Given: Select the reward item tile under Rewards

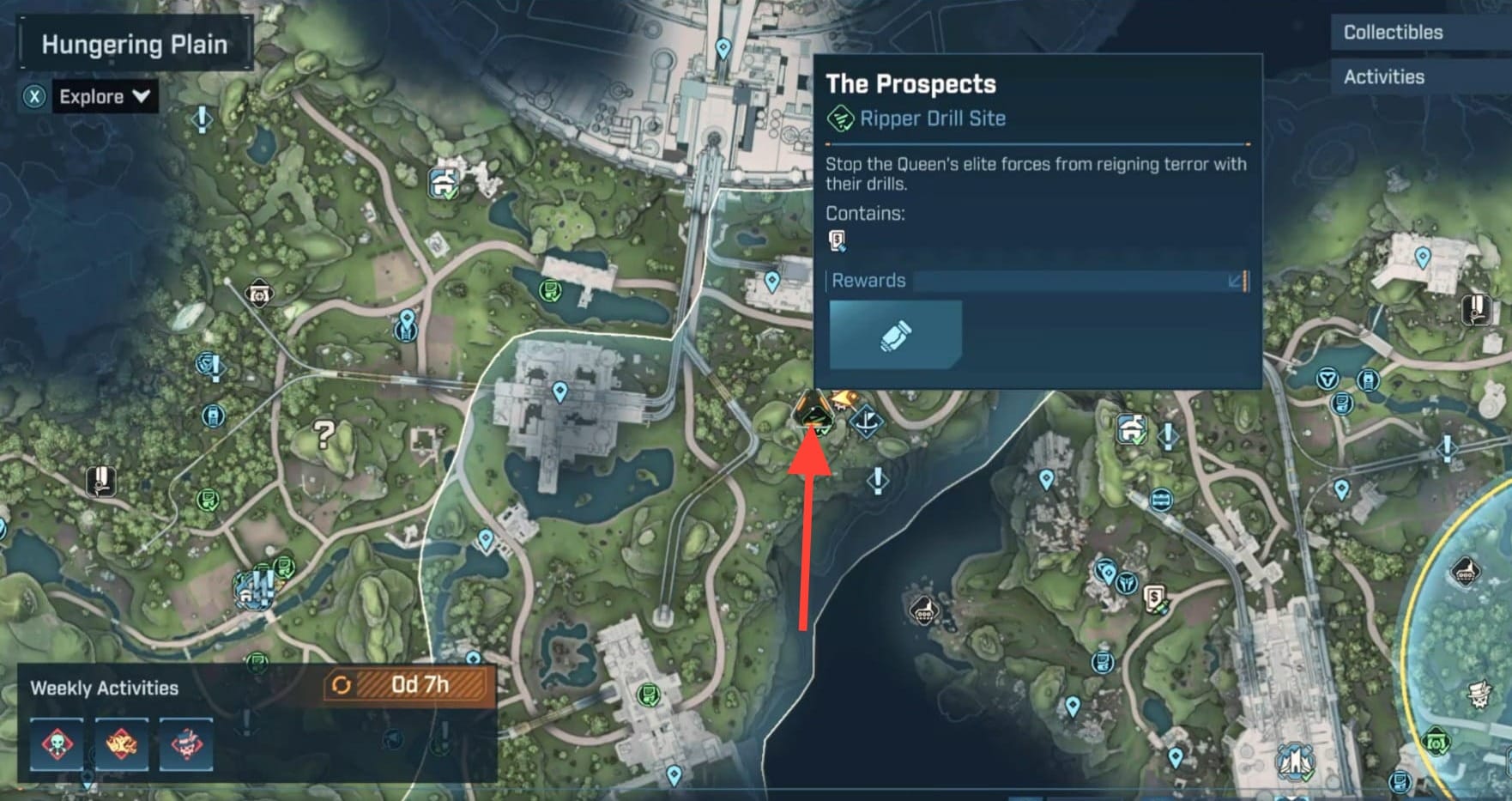Looking at the screenshot, I should tap(895, 335).
